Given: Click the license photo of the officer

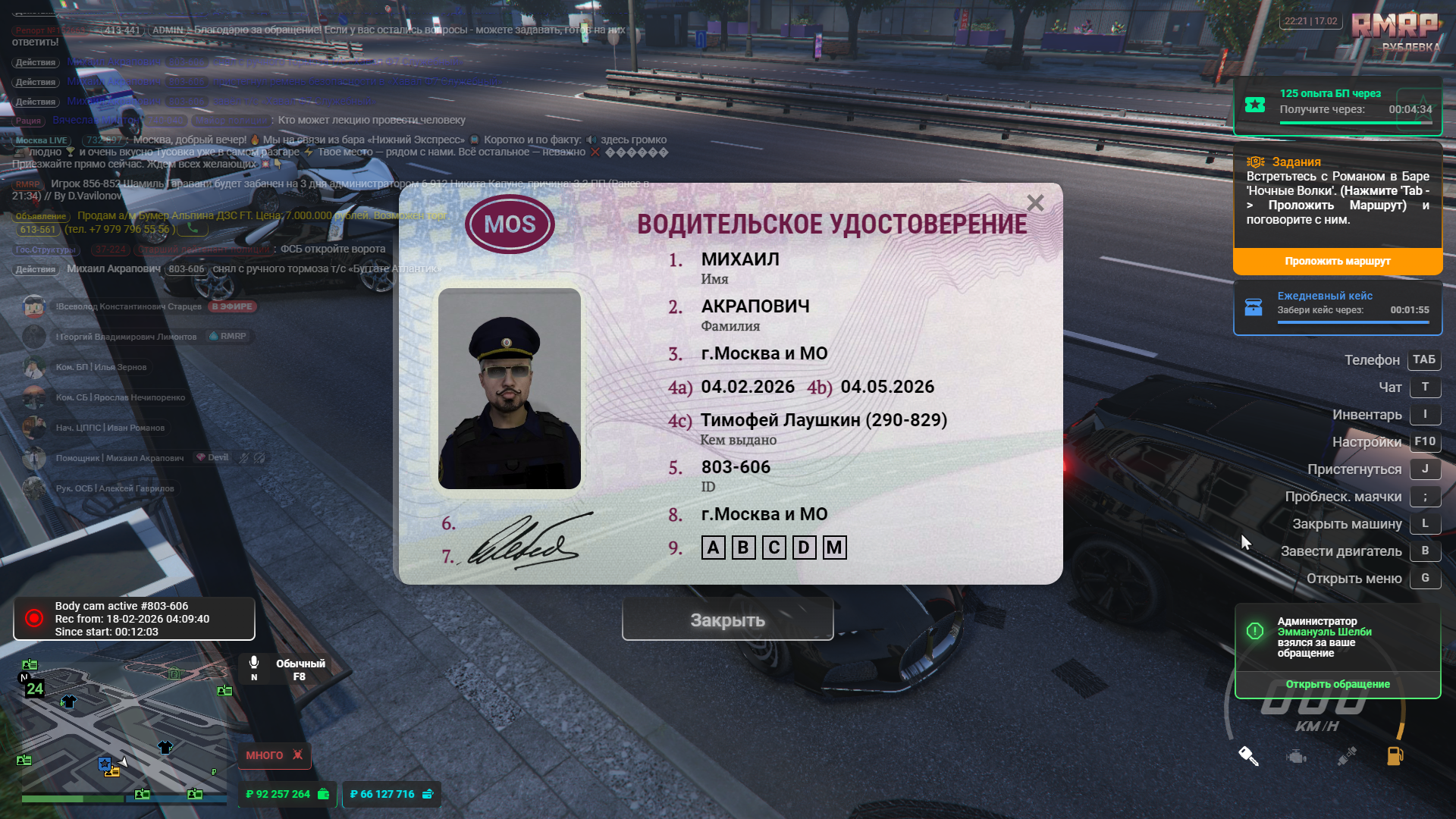Looking at the screenshot, I should tap(509, 388).
